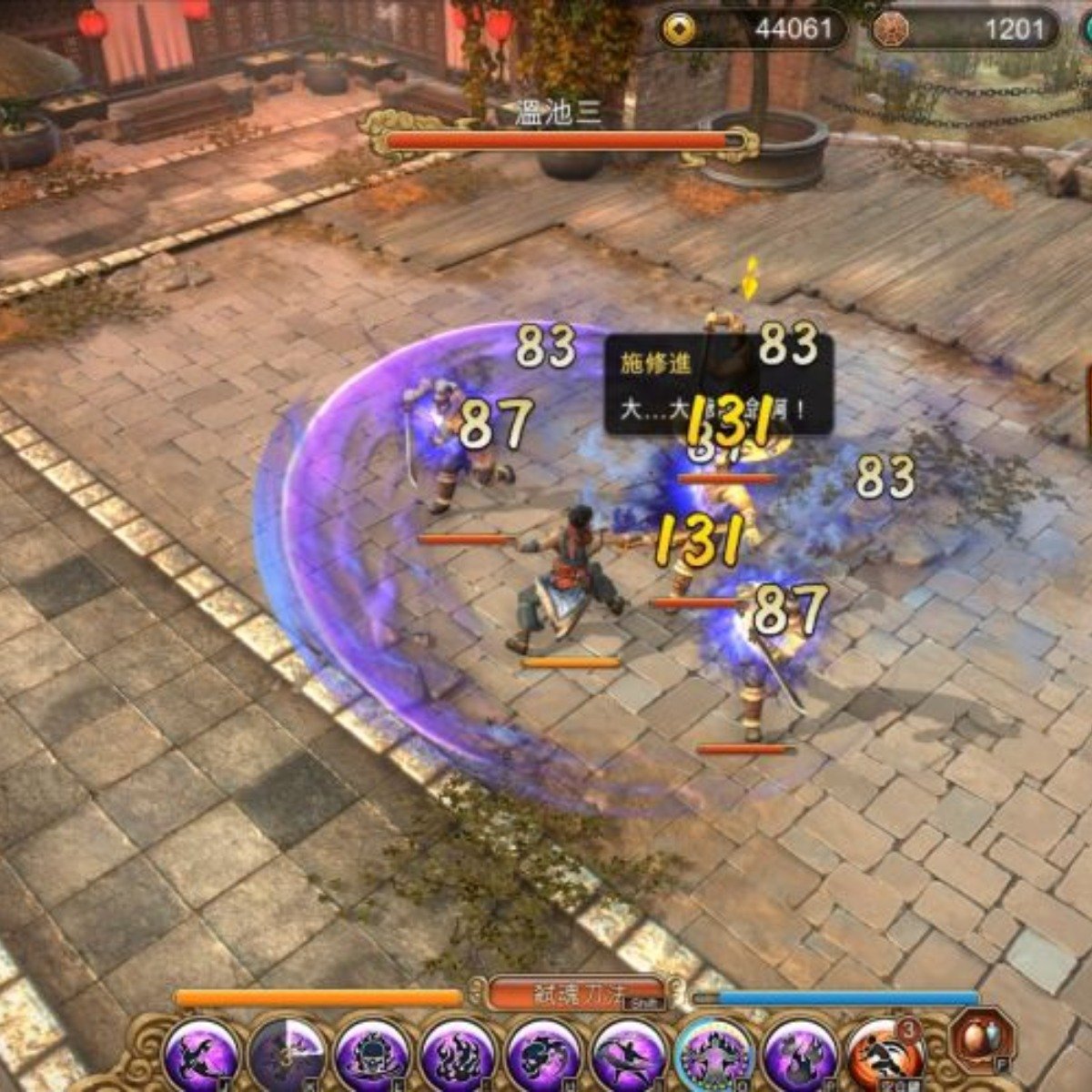Switch the 弑魂刀法 martial stance
The width and height of the screenshot is (1092, 1092).
coord(575,994)
